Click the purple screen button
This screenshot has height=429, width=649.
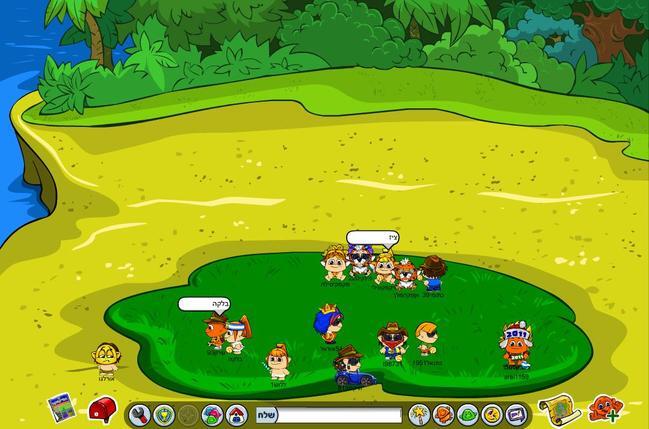coord(515,414)
